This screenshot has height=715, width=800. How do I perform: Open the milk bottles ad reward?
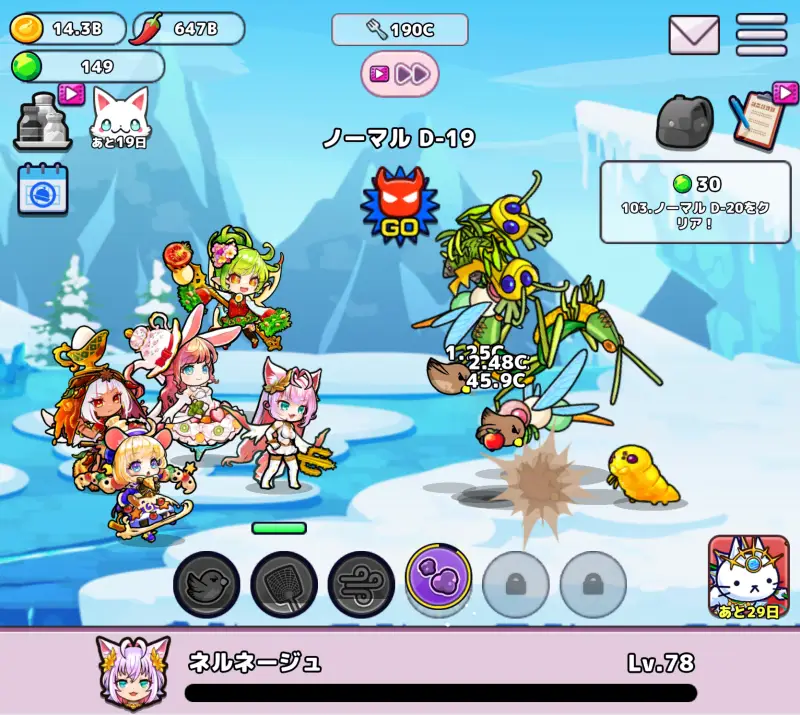tap(44, 120)
